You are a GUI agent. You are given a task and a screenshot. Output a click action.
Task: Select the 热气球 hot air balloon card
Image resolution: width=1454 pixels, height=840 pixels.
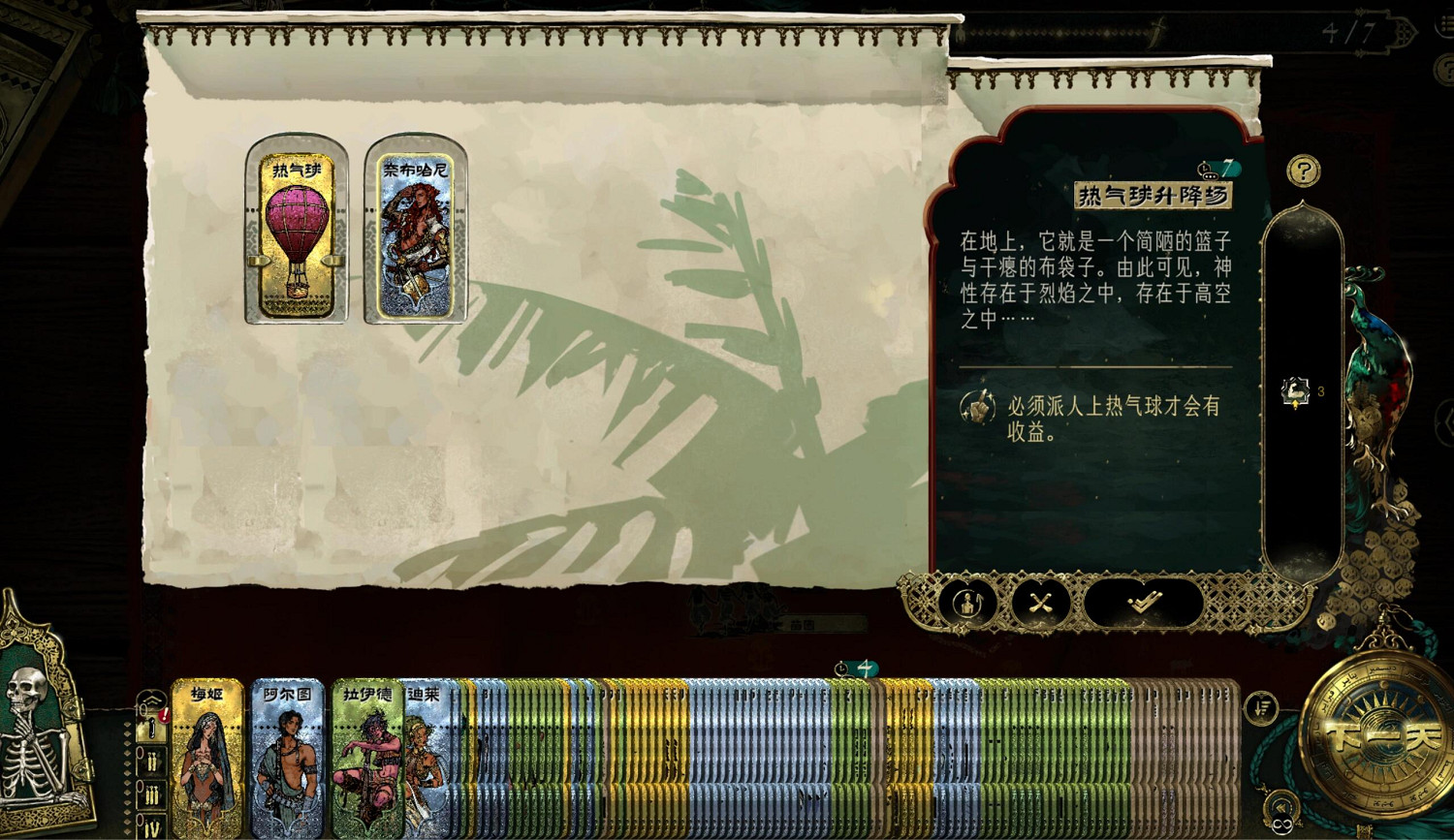tap(295, 230)
